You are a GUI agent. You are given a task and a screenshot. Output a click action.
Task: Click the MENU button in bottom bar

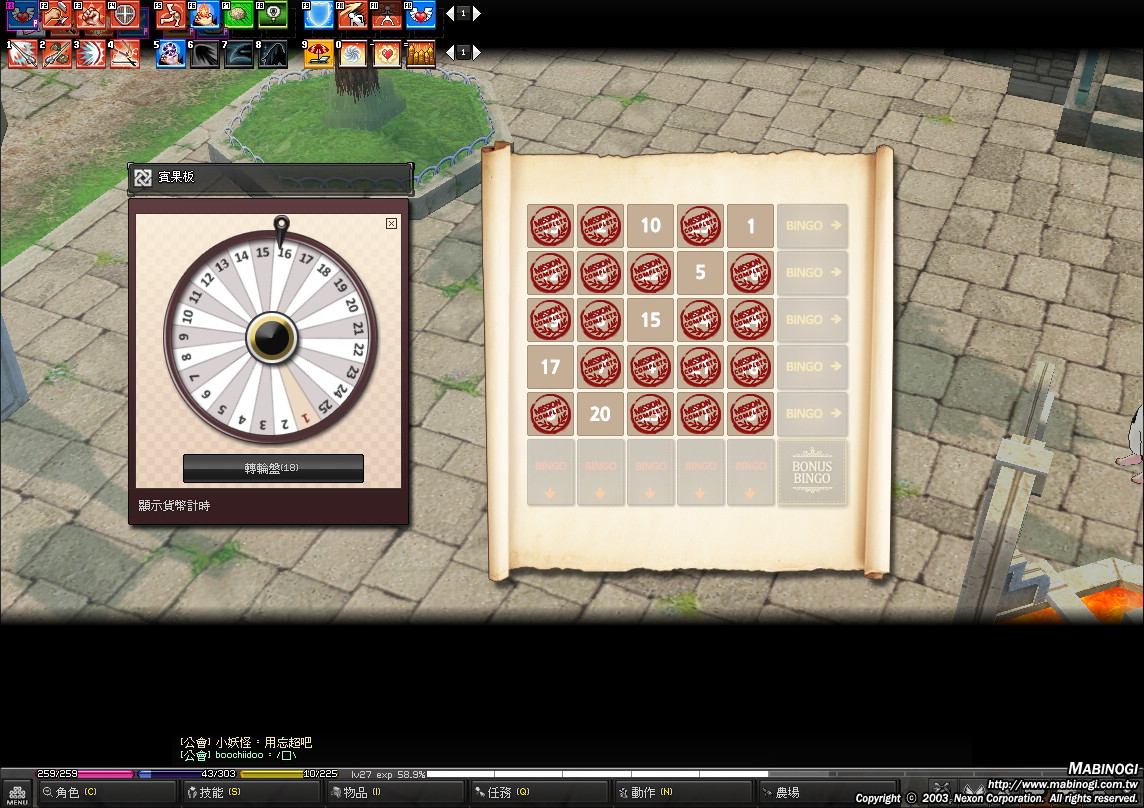[x=17, y=794]
